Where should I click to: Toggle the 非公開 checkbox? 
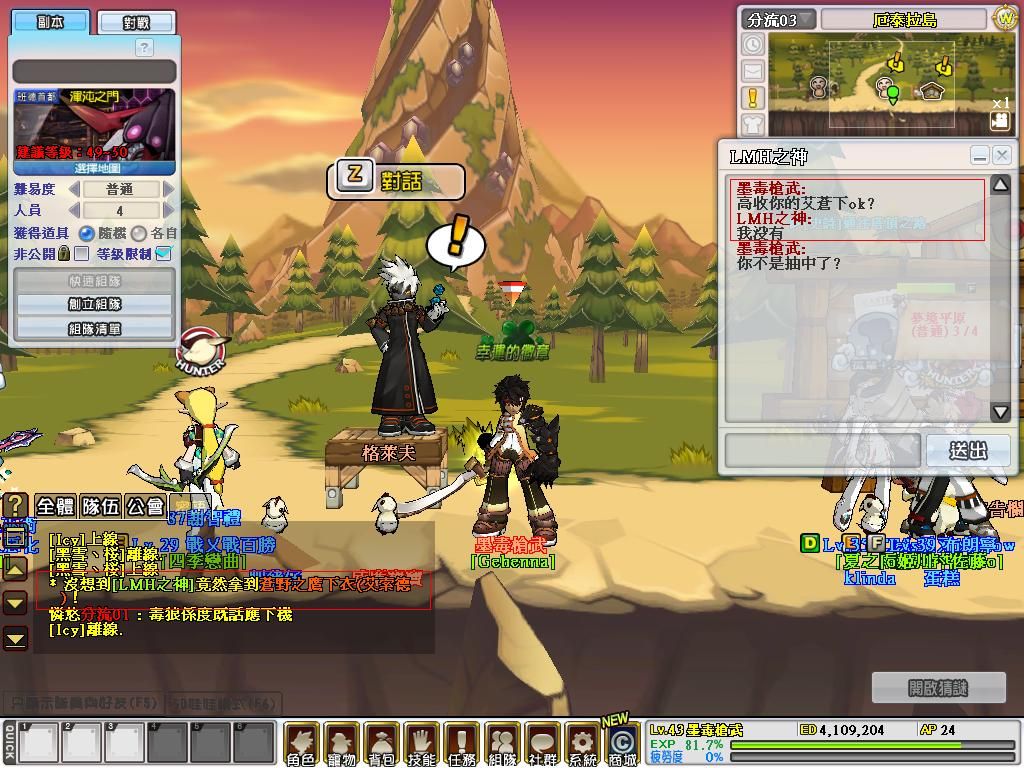pos(81,254)
